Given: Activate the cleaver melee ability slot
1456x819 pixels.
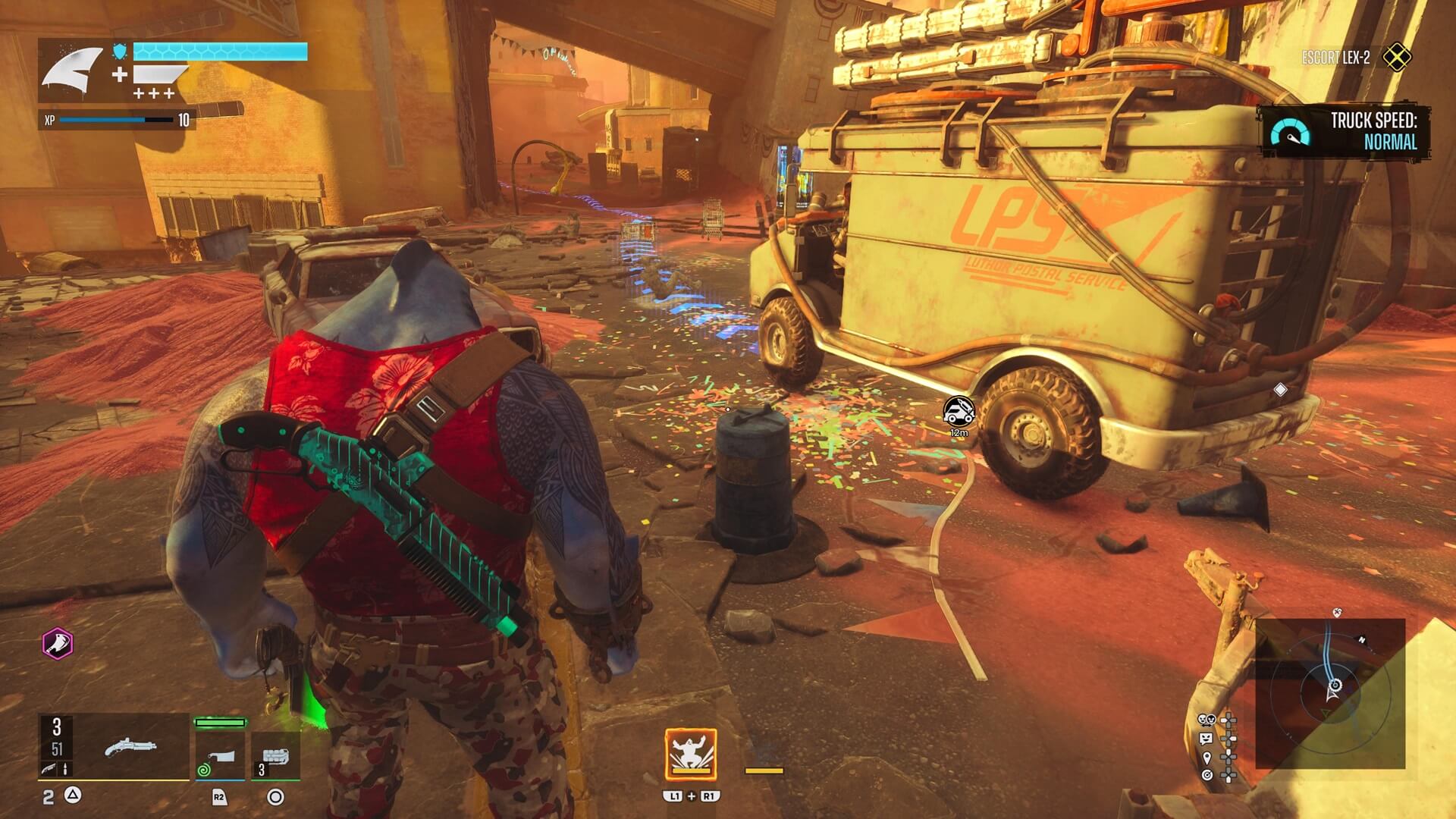Looking at the screenshot, I should tap(220, 755).
